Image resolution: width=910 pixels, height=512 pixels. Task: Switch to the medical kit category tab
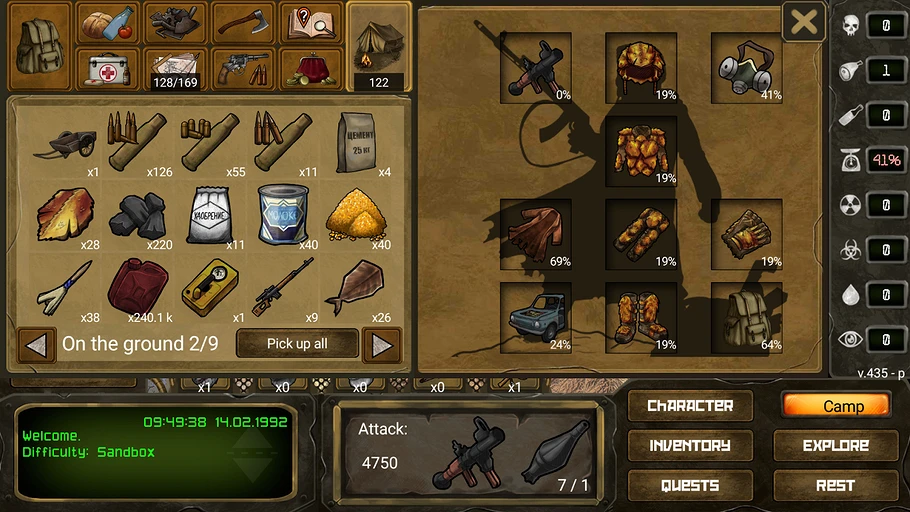pyautogui.click(x=107, y=68)
